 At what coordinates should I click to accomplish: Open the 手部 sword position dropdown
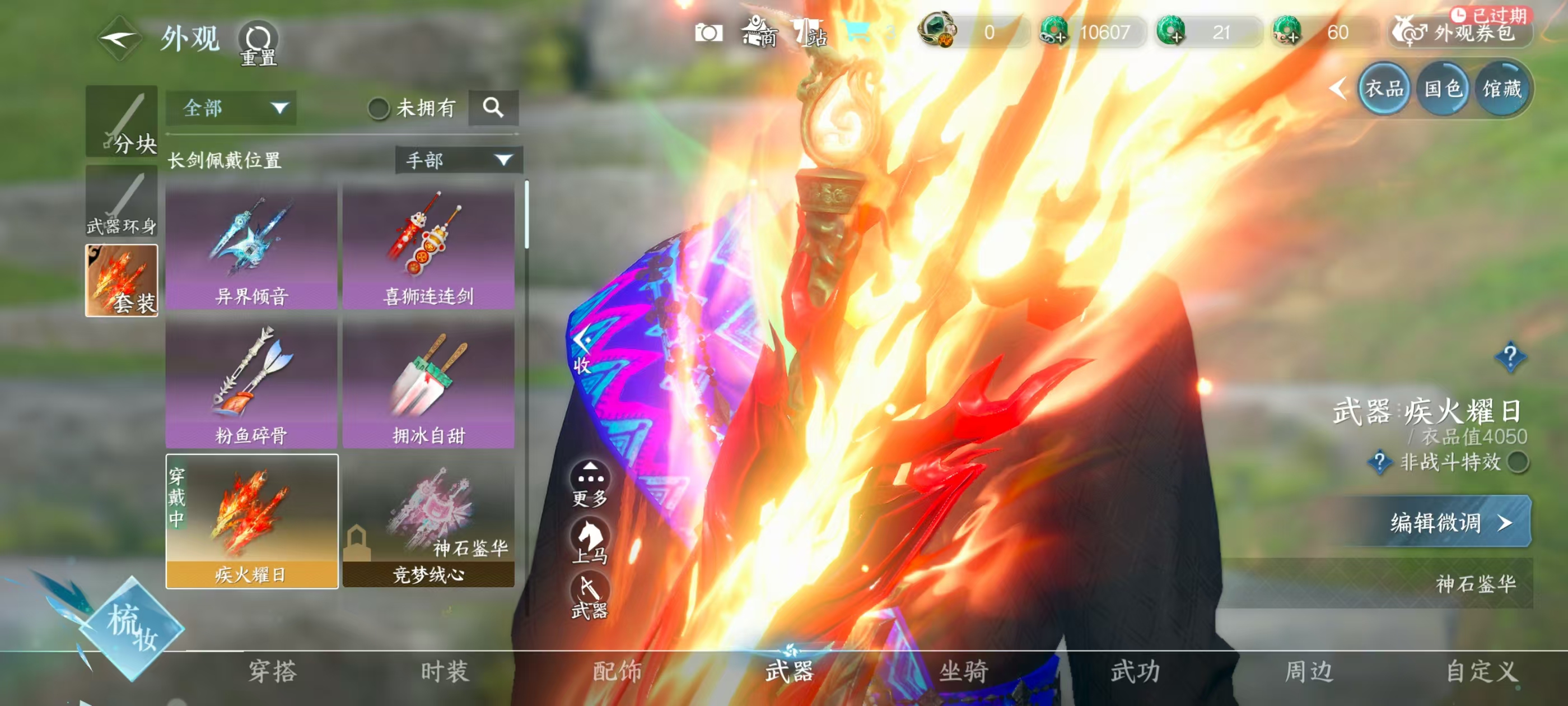point(458,160)
